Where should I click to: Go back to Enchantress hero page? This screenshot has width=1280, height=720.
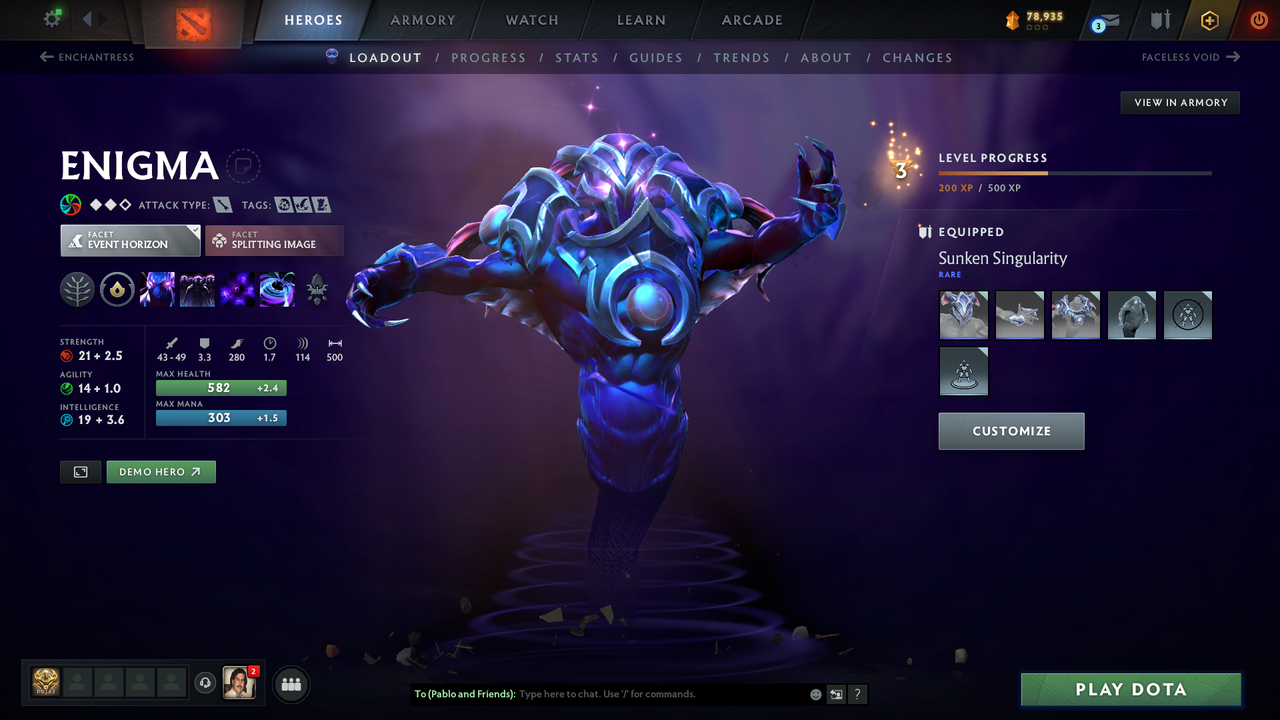pos(87,57)
